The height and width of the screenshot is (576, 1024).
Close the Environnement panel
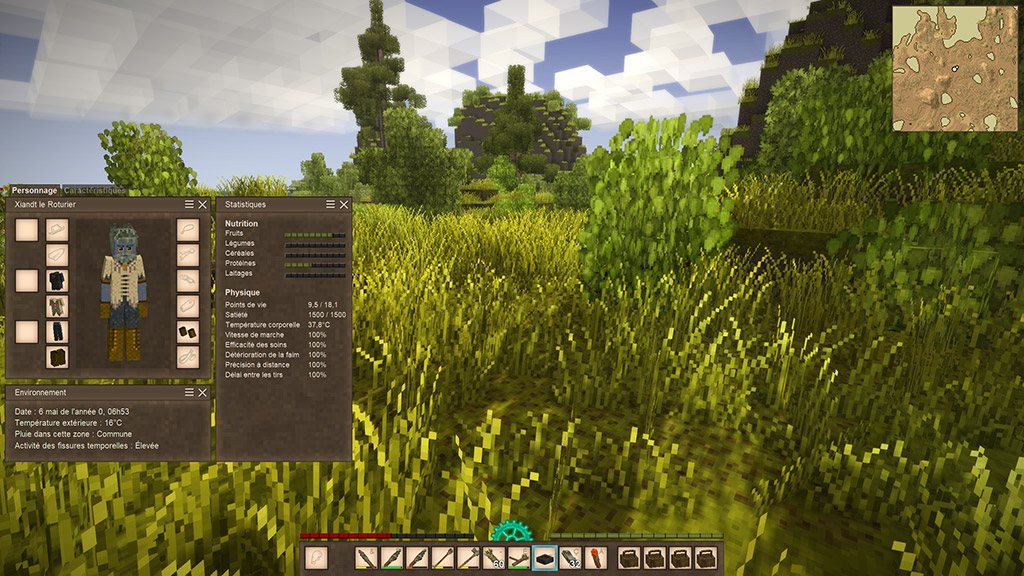pyautogui.click(x=203, y=393)
